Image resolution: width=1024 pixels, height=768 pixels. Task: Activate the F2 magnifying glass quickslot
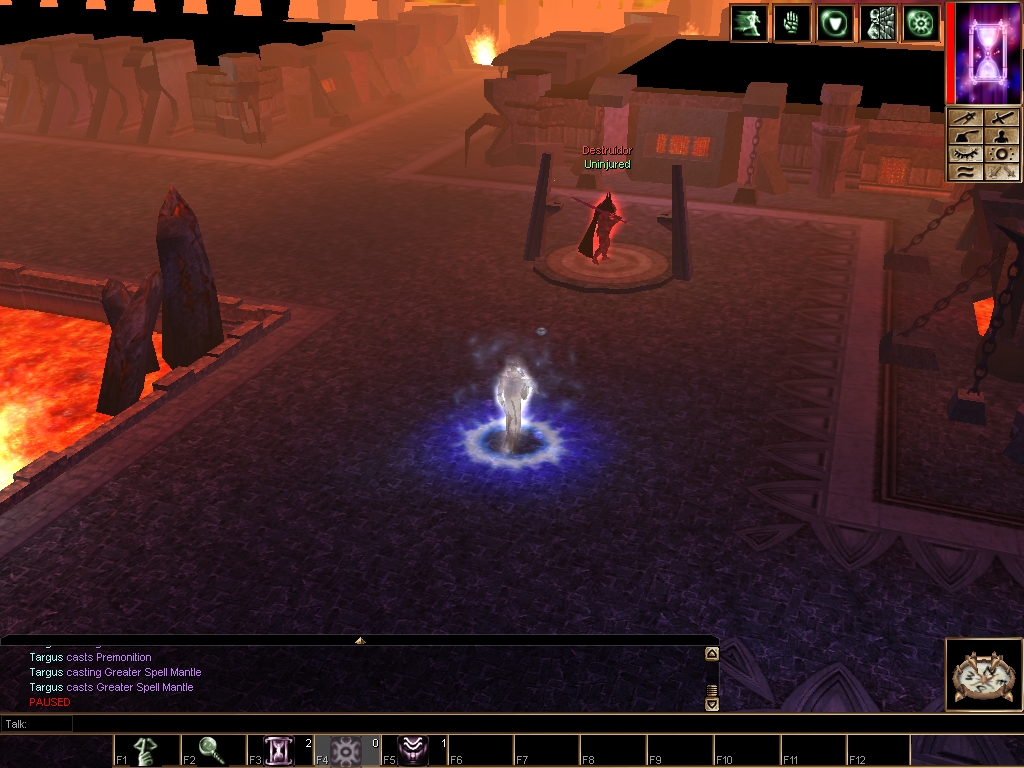[213, 750]
